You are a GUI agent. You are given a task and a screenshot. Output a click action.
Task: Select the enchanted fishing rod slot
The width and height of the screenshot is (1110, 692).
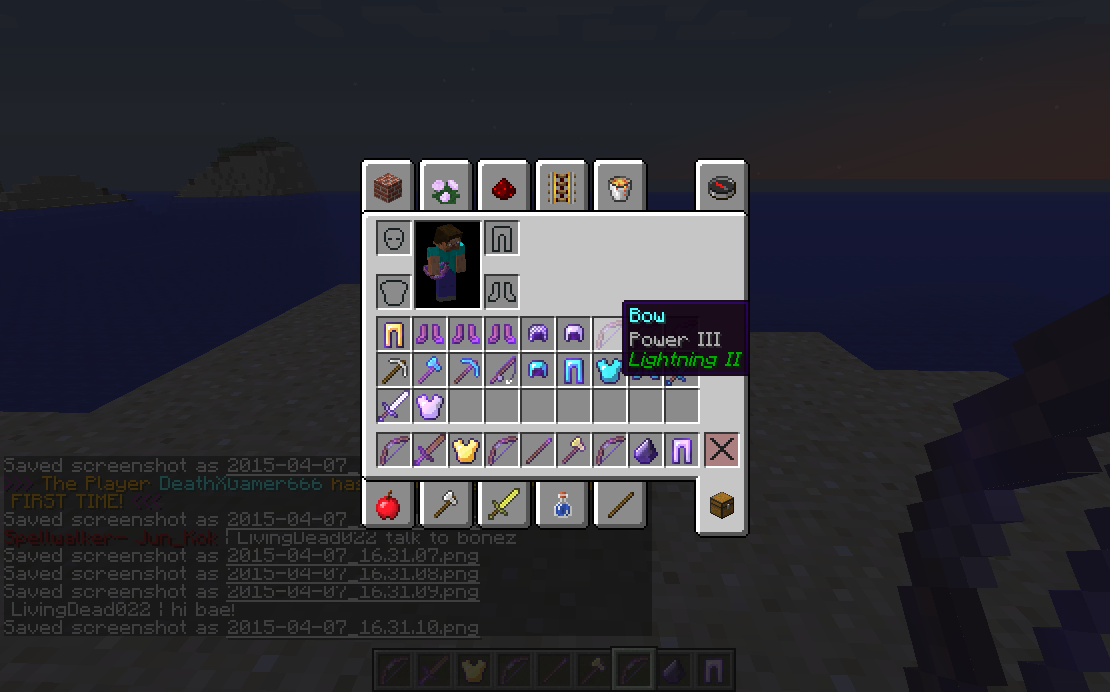pyautogui.click(x=501, y=370)
